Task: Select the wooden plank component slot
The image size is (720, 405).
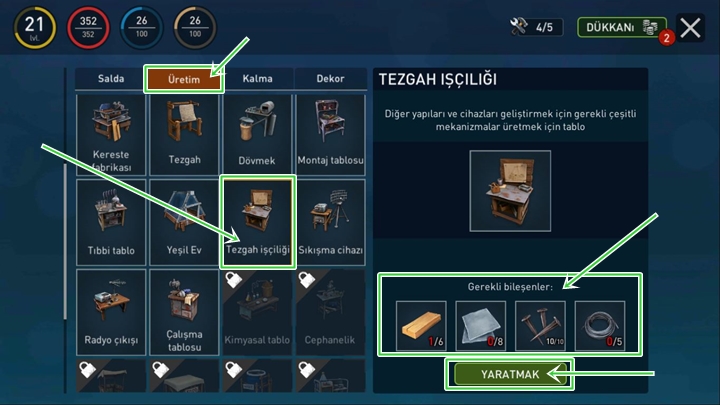Action: [421, 326]
